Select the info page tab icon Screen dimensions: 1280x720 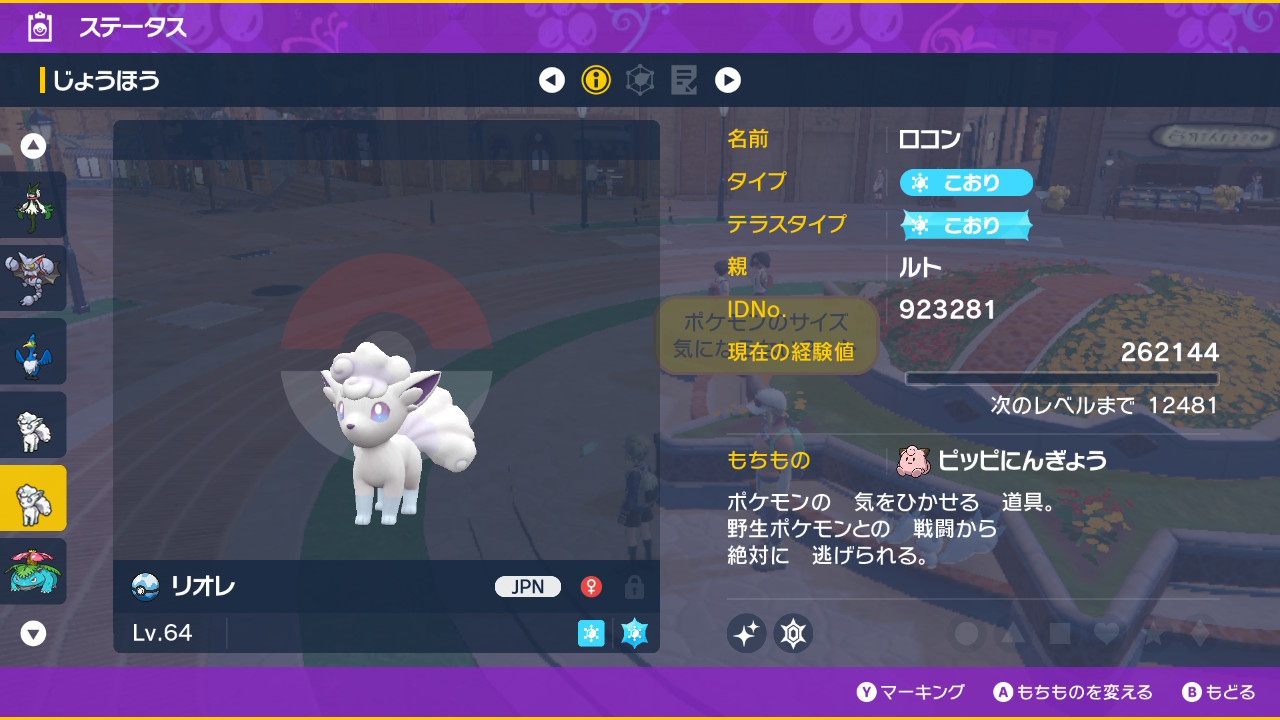click(x=596, y=80)
